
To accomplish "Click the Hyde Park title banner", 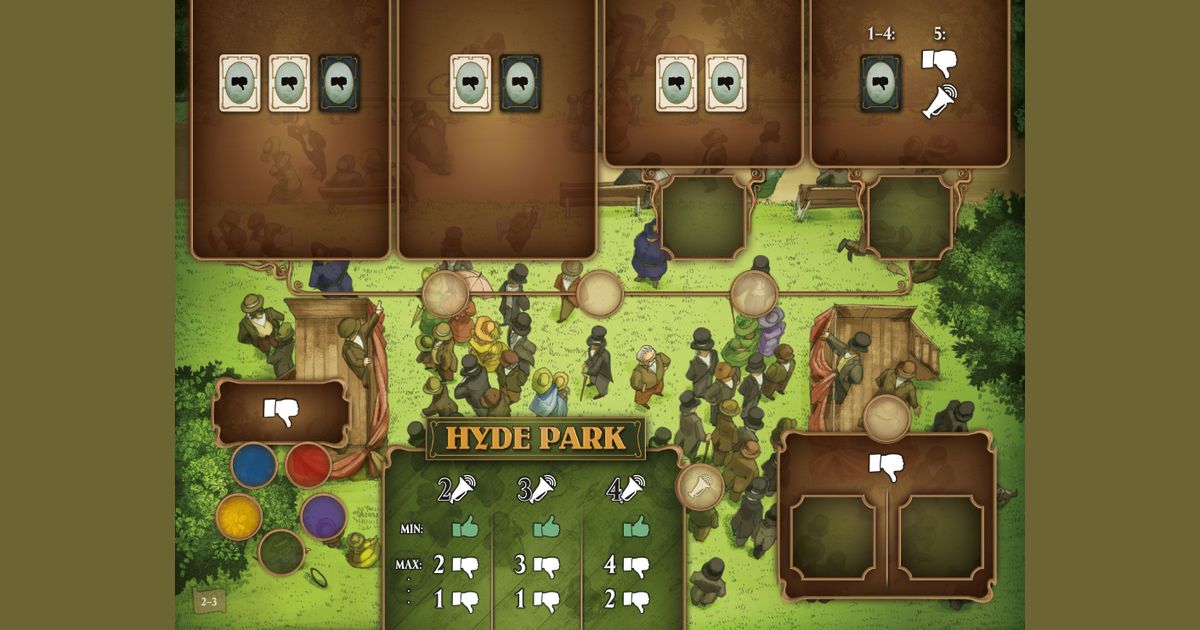I will click(x=536, y=438).
